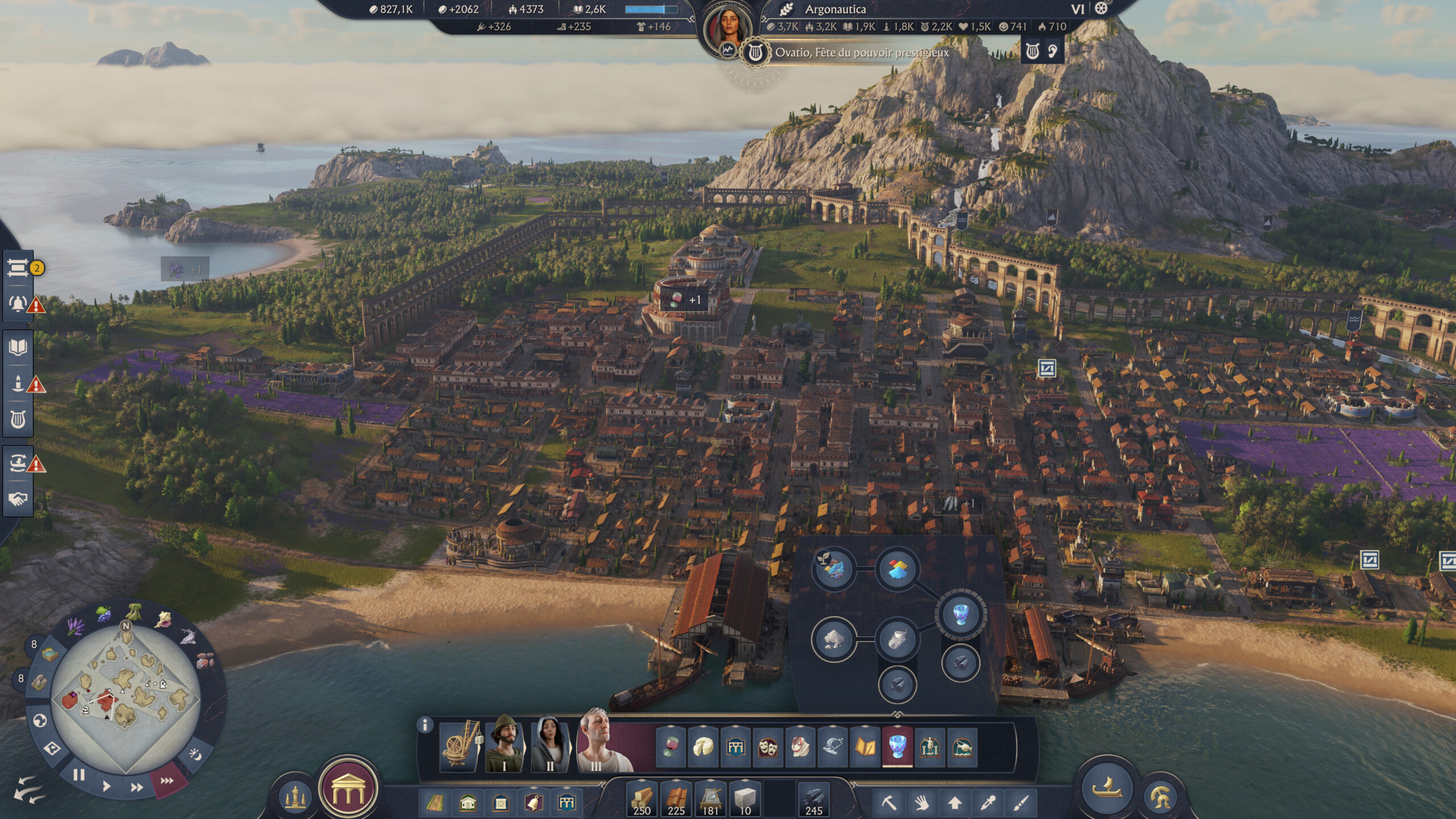Toggle the day and night cycle button
The height and width of the screenshot is (819, 1456).
tap(195, 755)
